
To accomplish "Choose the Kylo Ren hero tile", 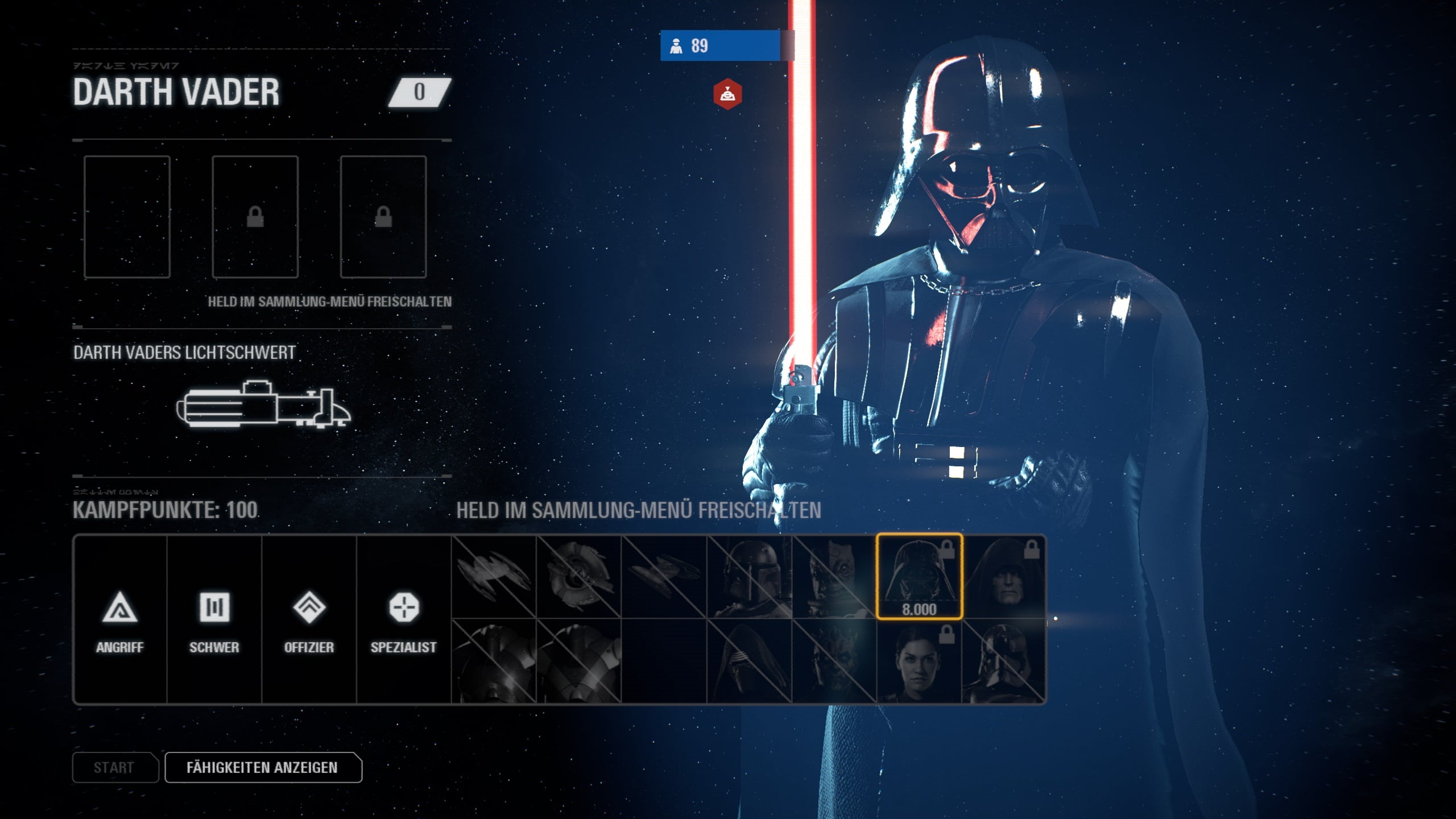I will coord(749,661).
